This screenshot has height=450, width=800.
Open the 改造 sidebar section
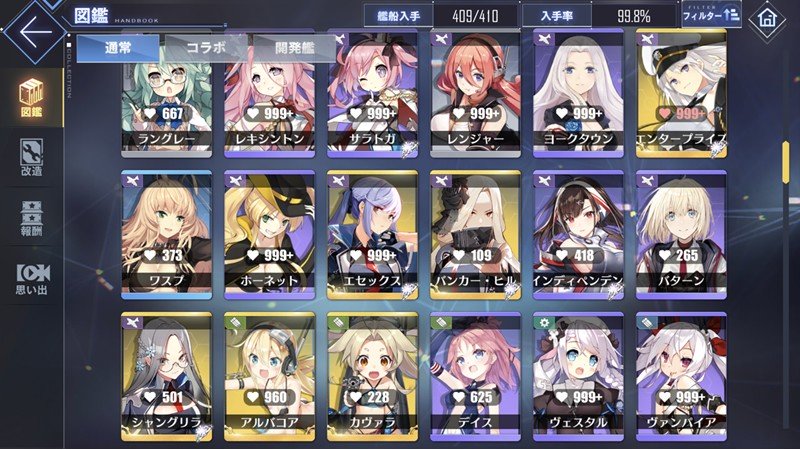coord(31,156)
